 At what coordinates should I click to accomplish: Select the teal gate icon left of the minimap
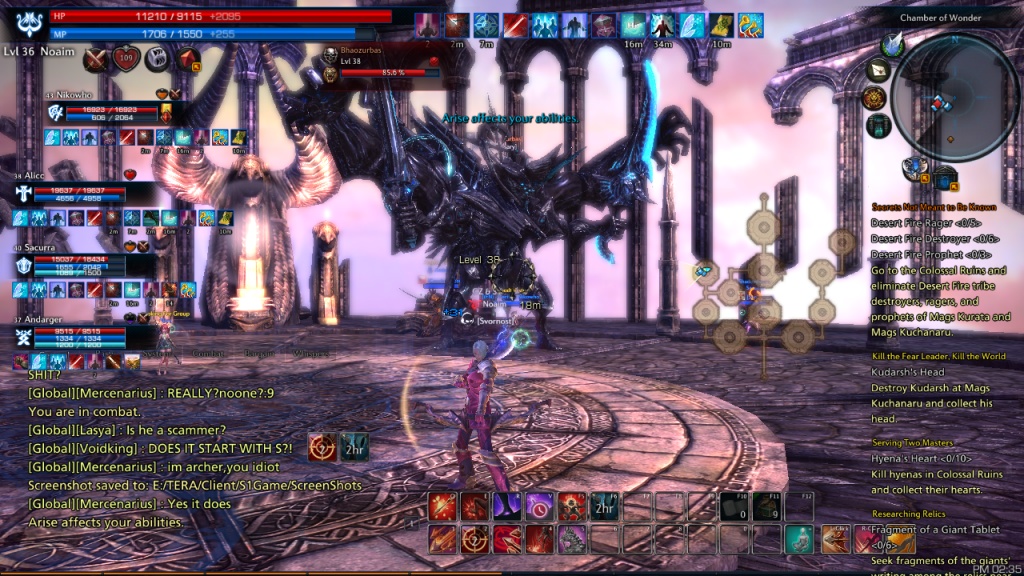[879, 125]
